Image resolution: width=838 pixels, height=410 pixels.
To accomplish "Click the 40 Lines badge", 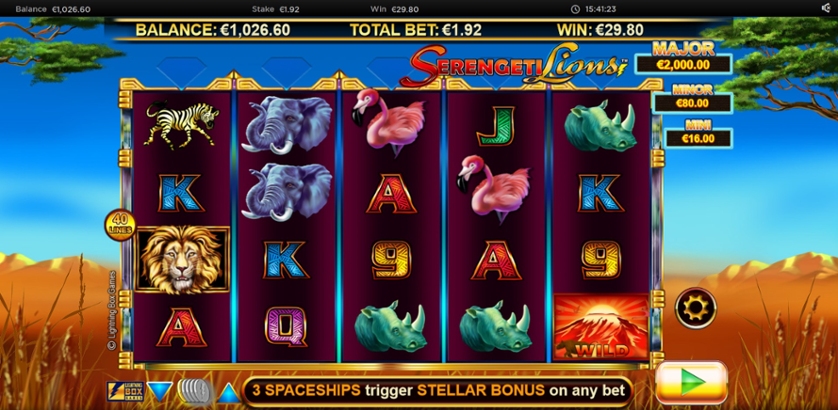I will click(119, 224).
